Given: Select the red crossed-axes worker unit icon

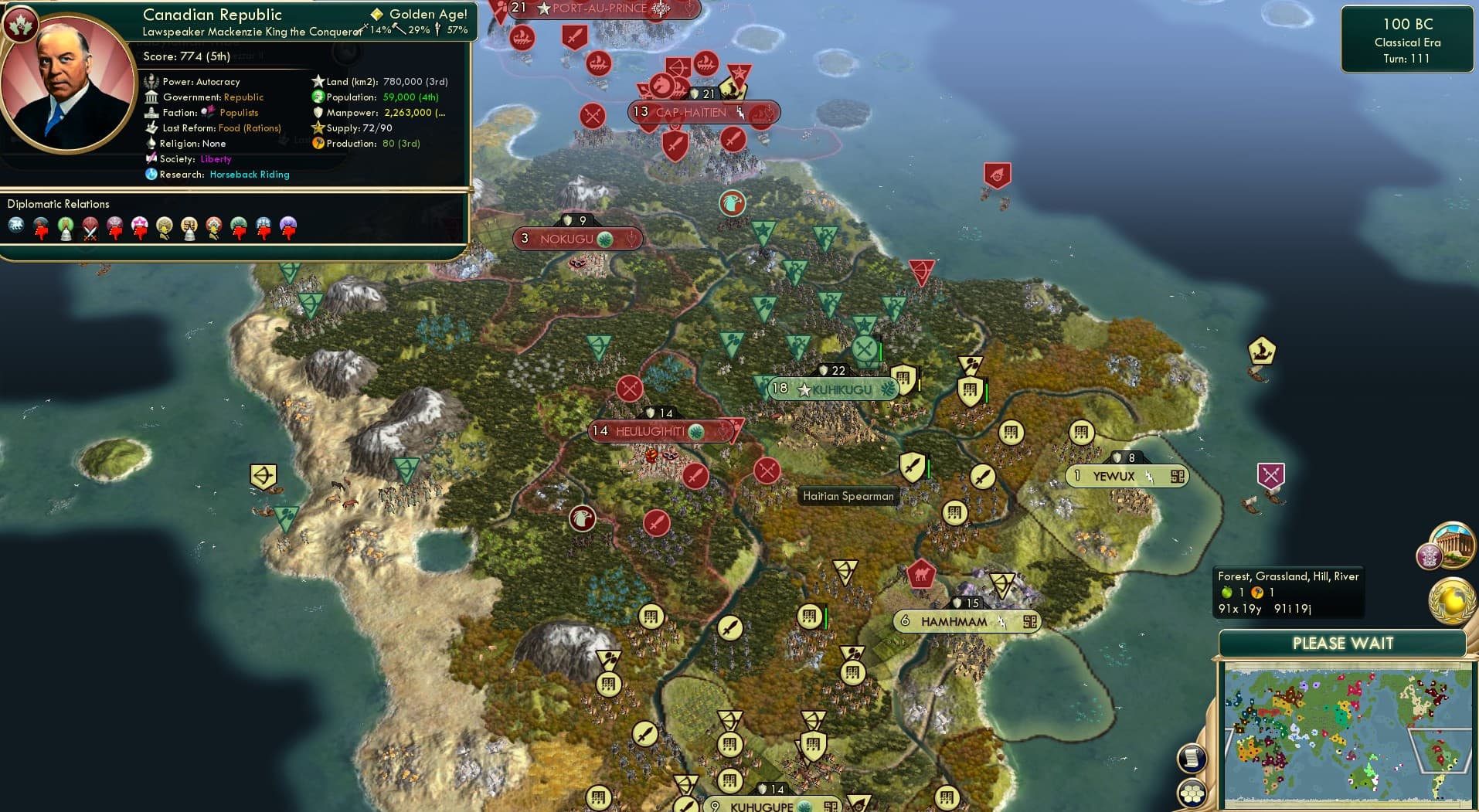Looking at the screenshot, I should coord(629,389).
